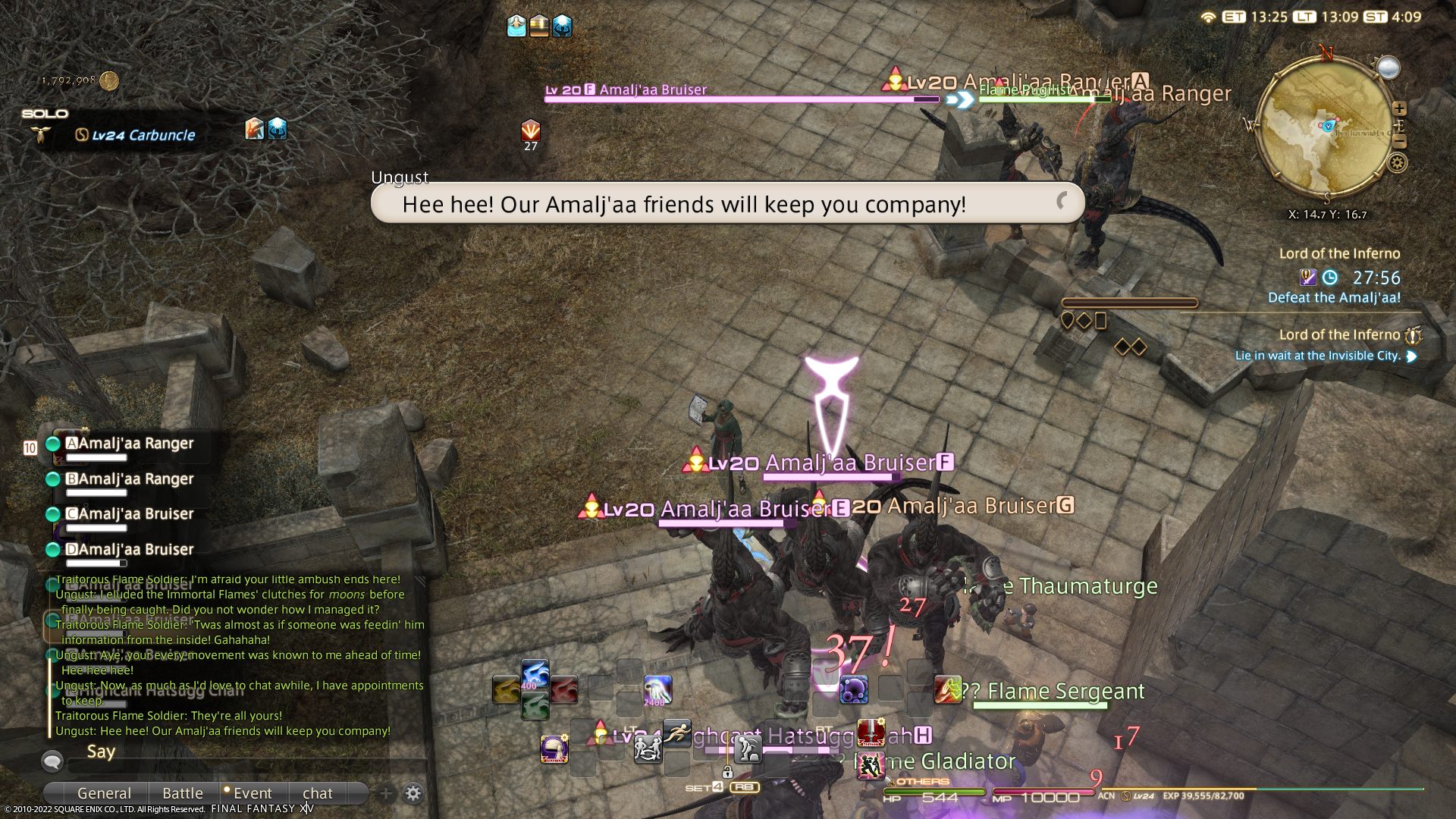The height and width of the screenshot is (819, 1456).
Task: Activate the purple bubbles spell icon
Action: [854, 690]
